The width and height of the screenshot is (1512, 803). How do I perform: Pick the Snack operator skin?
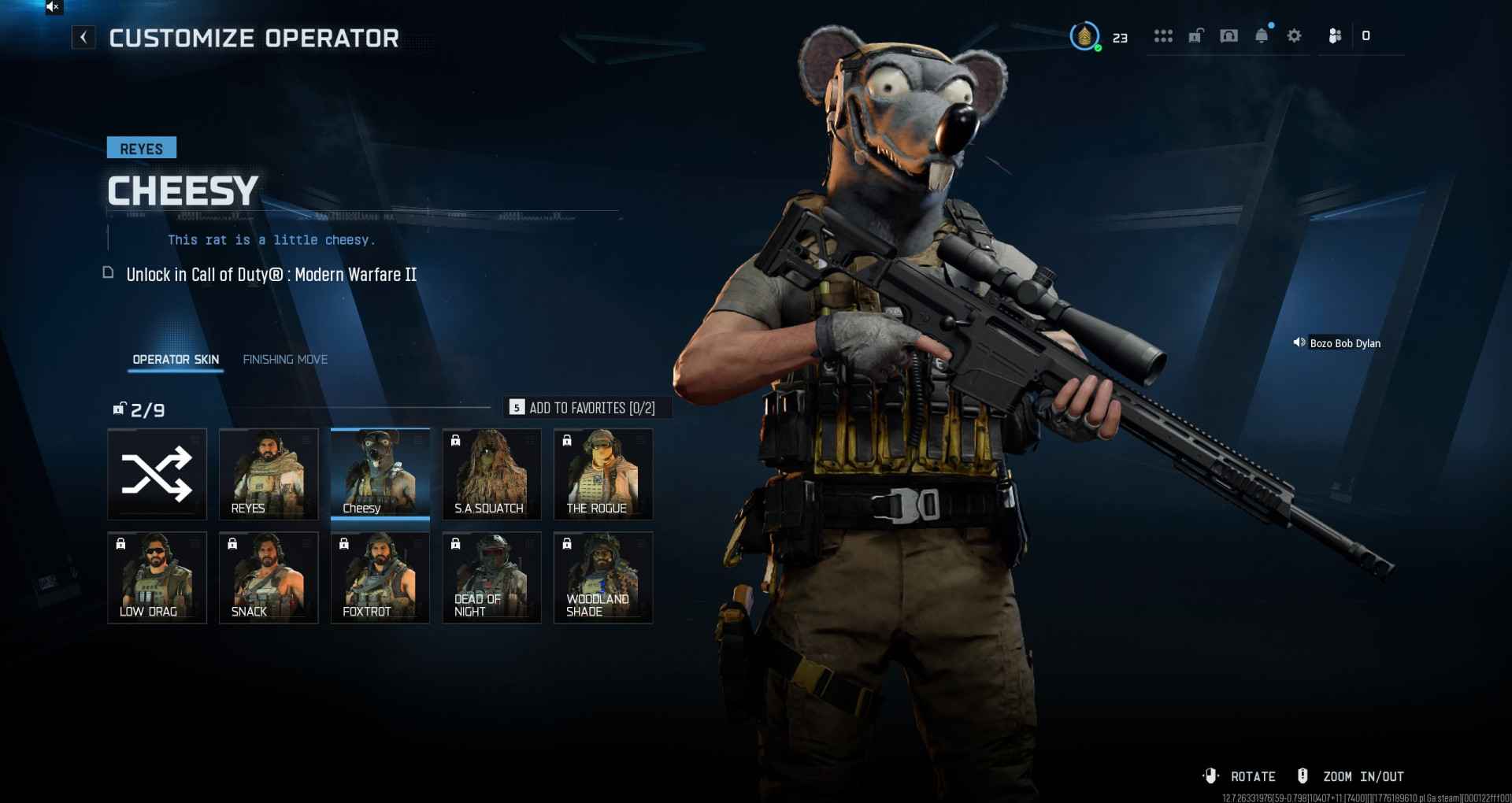click(x=269, y=578)
